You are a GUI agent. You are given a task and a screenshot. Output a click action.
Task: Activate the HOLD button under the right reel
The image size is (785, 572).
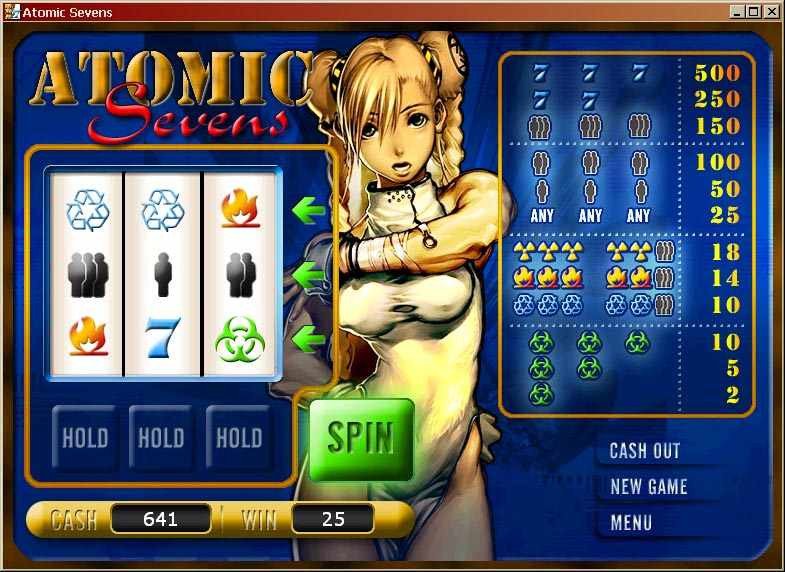tap(238, 438)
